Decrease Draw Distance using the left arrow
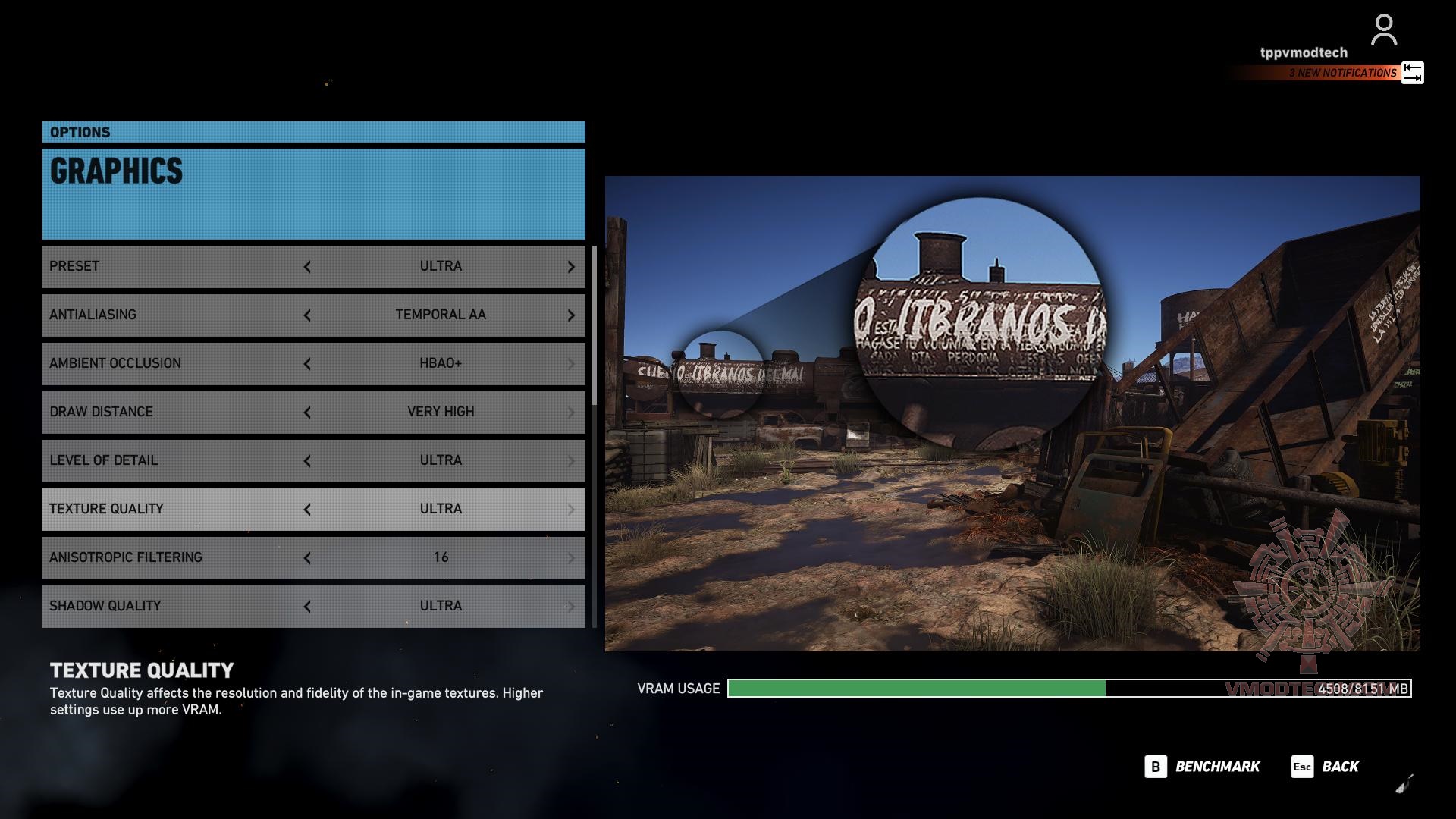The image size is (1456, 819). coord(307,413)
